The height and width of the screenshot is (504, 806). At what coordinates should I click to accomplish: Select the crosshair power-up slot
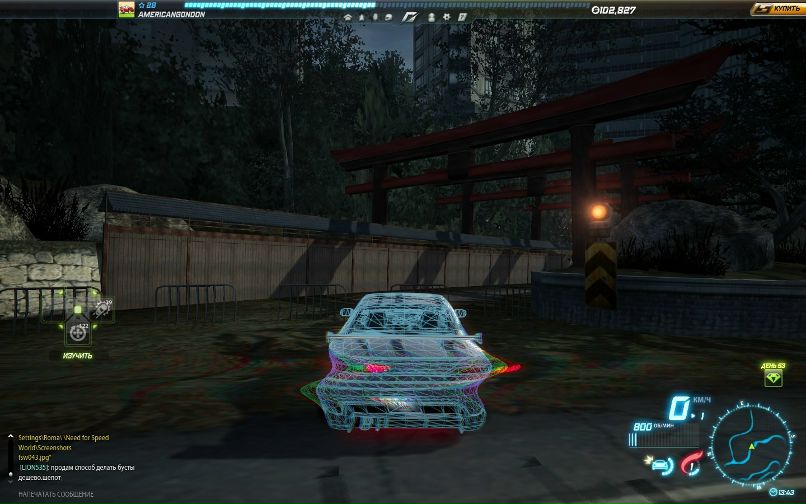[x=78, y=333]
